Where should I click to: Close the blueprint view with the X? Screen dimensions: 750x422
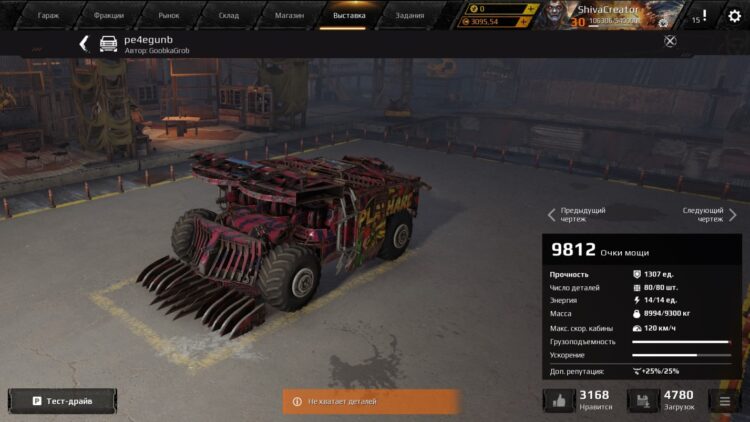tap(670, 41)
